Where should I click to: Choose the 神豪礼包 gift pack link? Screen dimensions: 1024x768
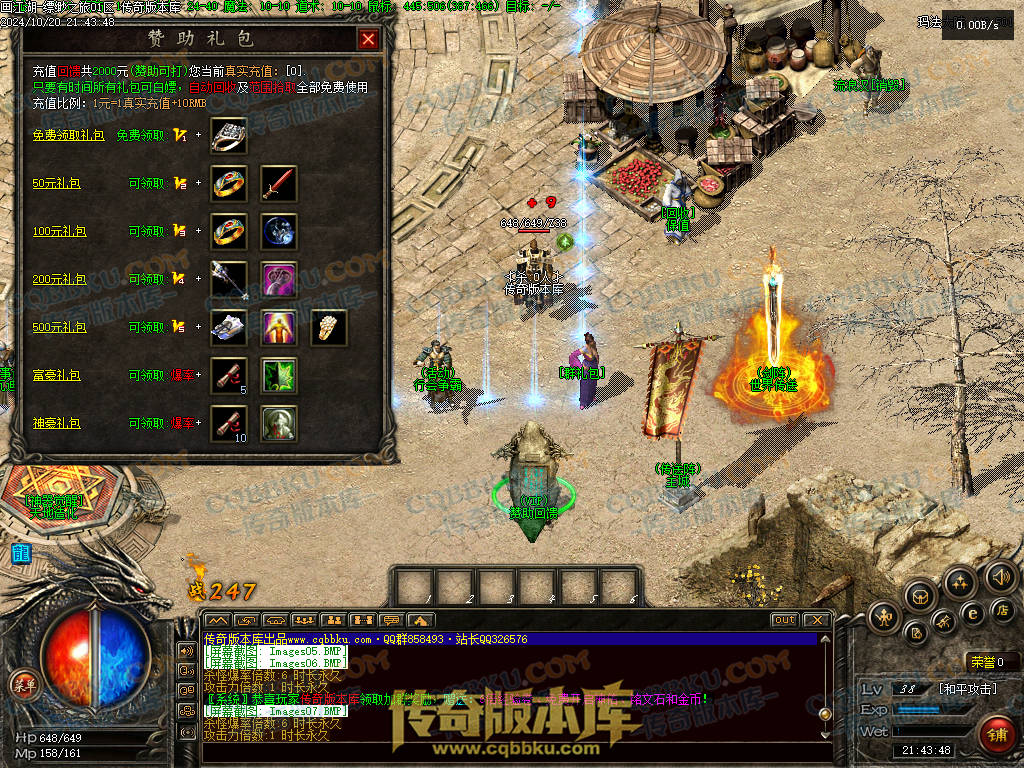tap(56, 423)
